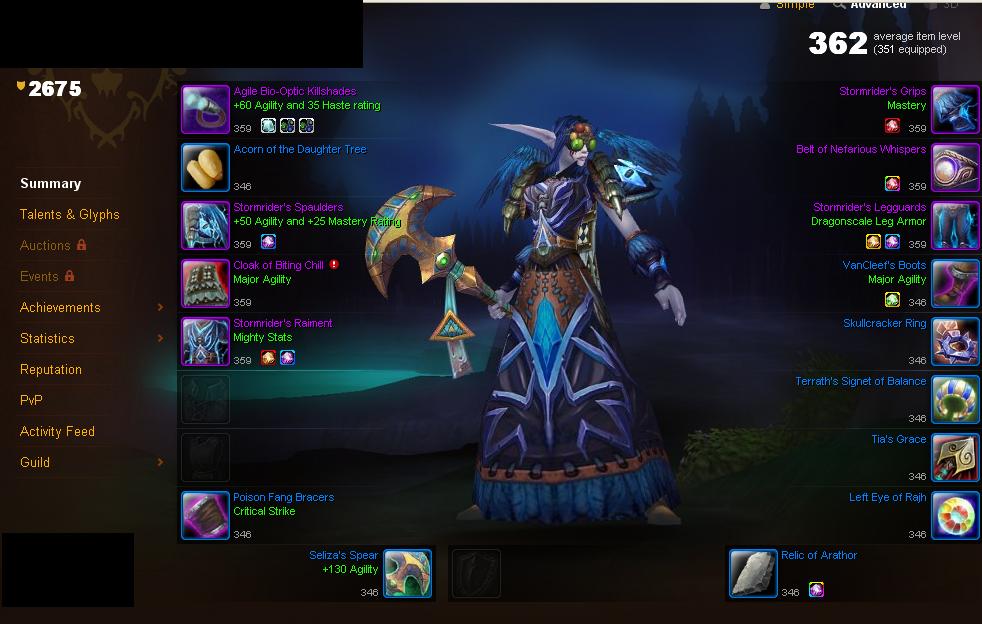
Task: View the Activity Feed
Action: point(57,431)
